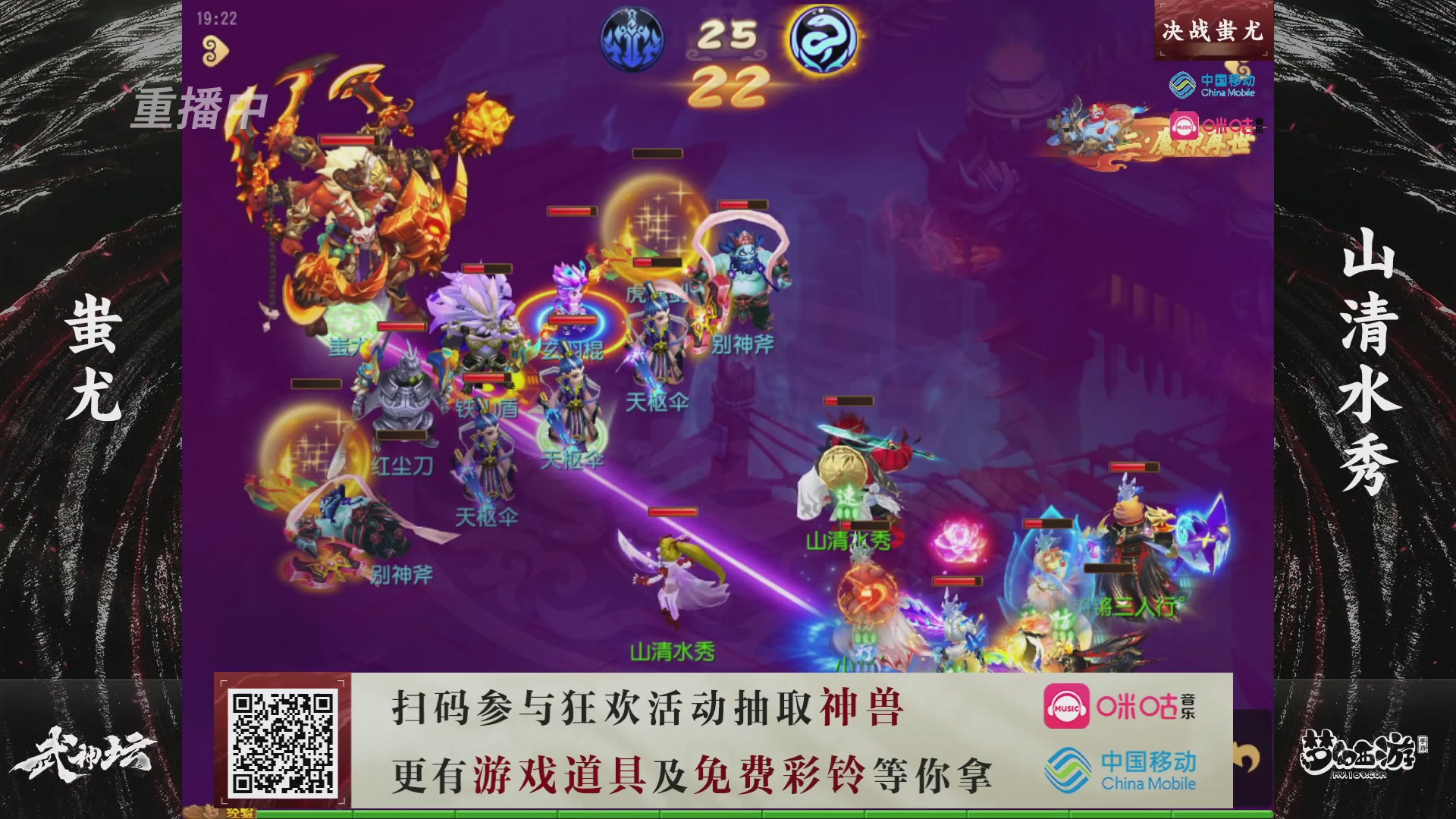Click the 决战蛮尤 title banner
Image resolution: width=1456 pixels, height=819 pixels.
pos(1212,32)
